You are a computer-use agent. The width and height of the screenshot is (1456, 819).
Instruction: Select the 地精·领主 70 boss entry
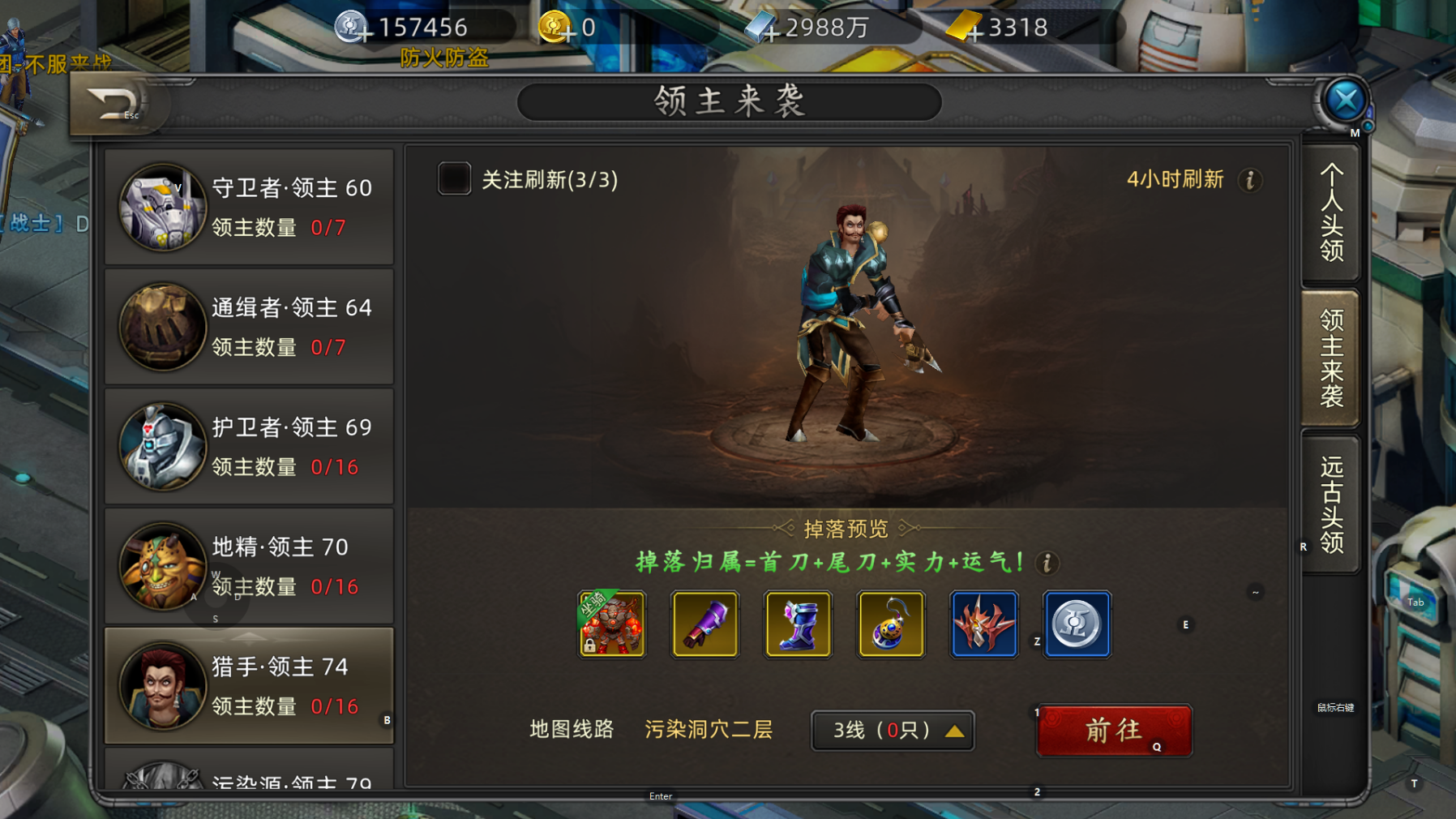click(x=248, y=566)
